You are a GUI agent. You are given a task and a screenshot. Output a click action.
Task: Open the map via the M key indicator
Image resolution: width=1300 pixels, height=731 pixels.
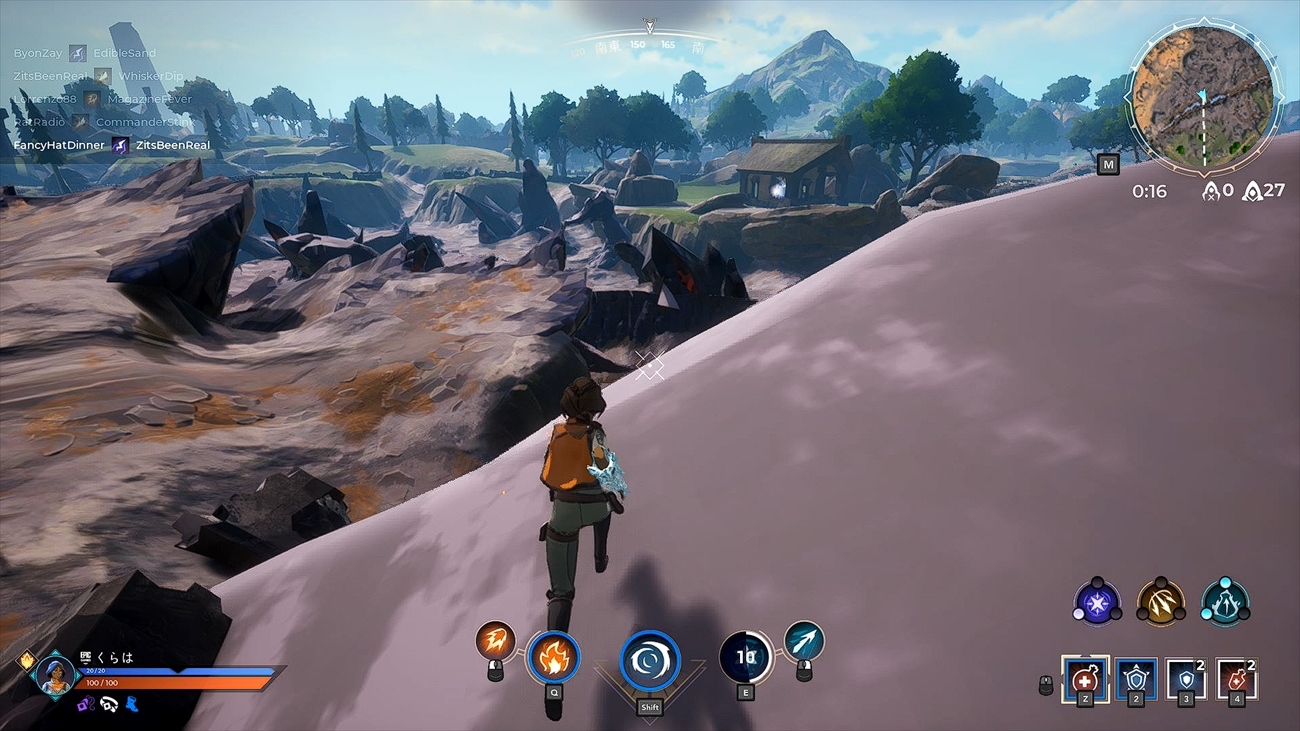(1108, 164)
